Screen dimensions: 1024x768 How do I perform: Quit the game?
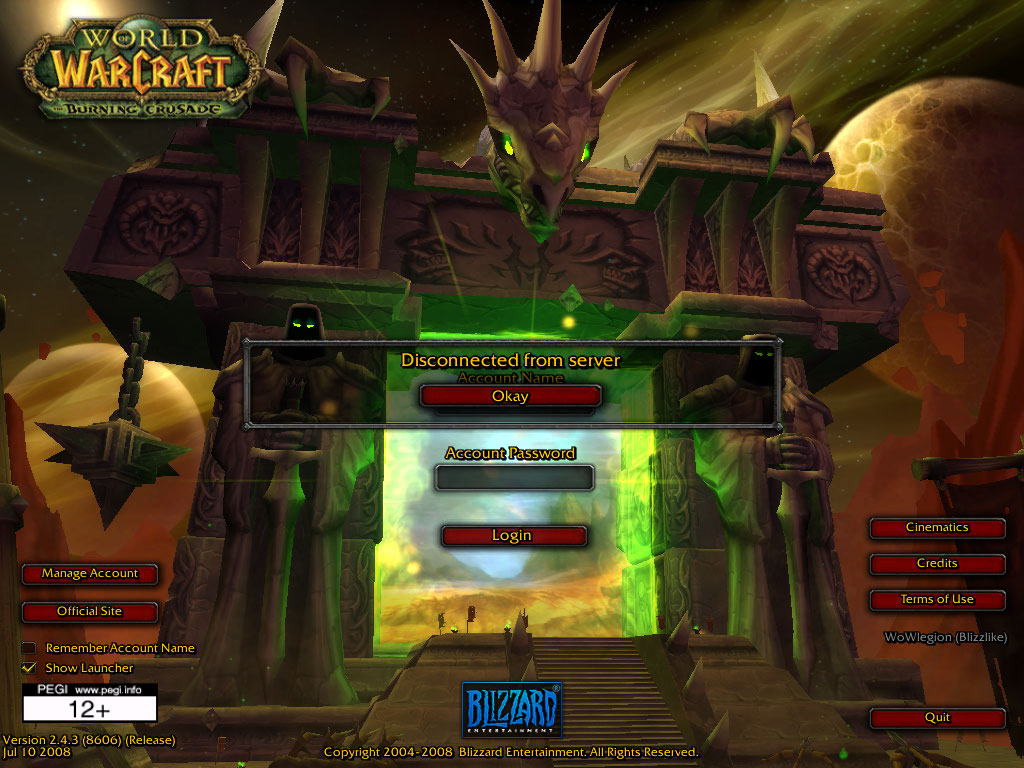(937, 718)
